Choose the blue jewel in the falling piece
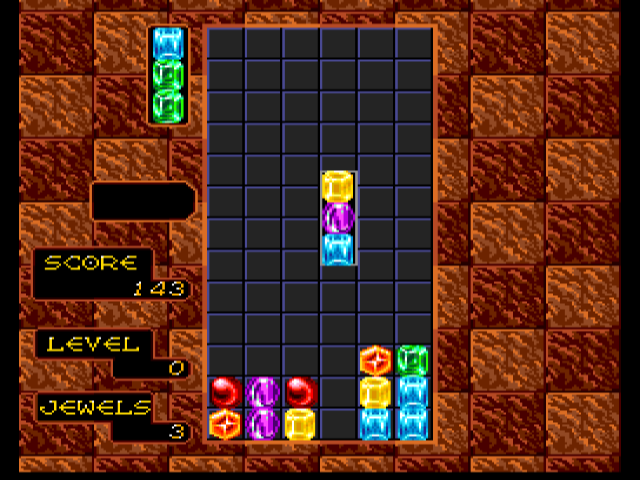The image size is (640, 480). (x=338, y=248)
